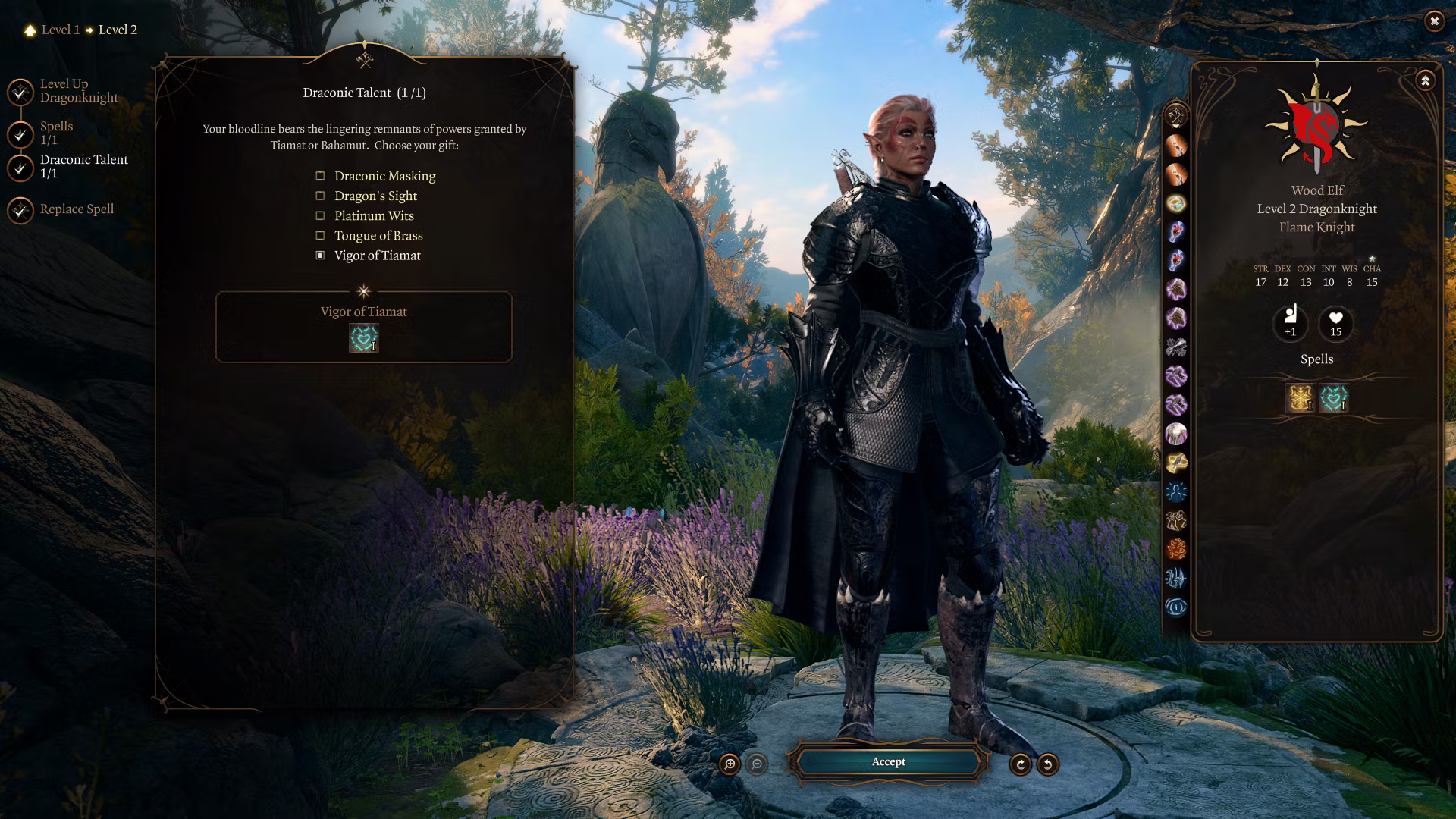This screenshot has height=819, width=1456.
Task: Inspect the Vigor of Tiamat spell icon in talent box
Action: (363, 338)
